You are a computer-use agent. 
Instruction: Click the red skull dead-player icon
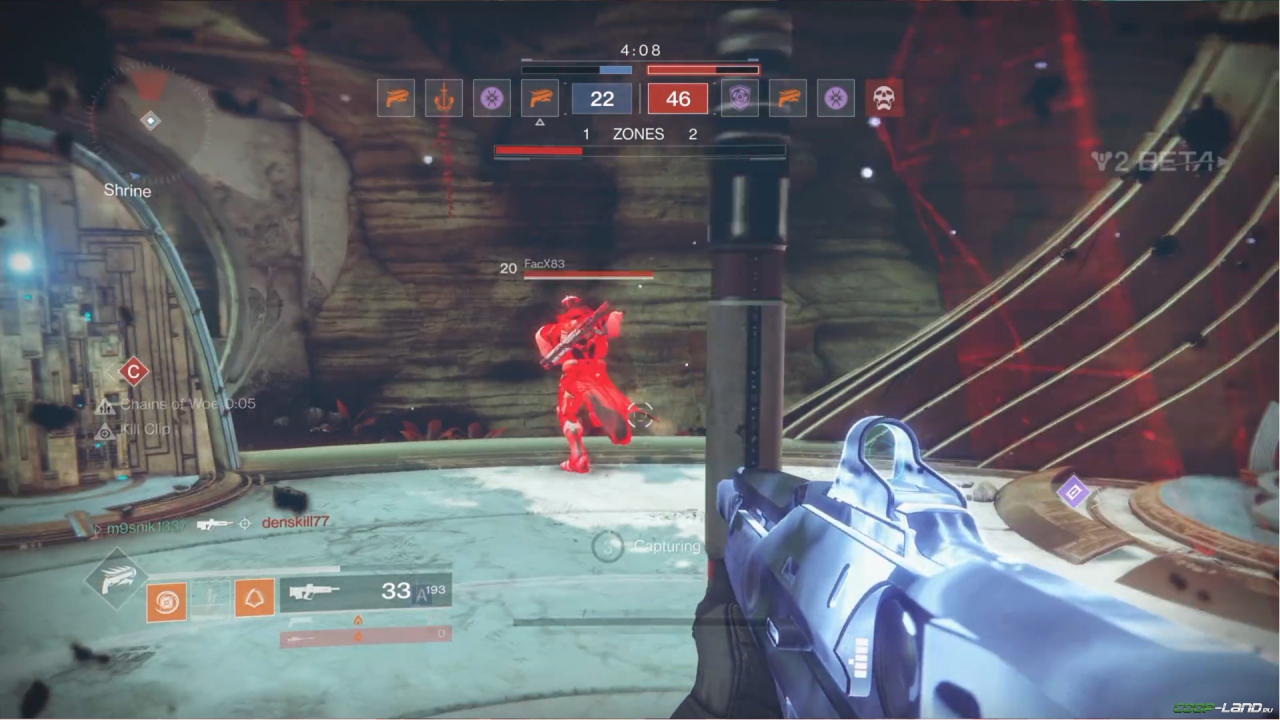884,98
